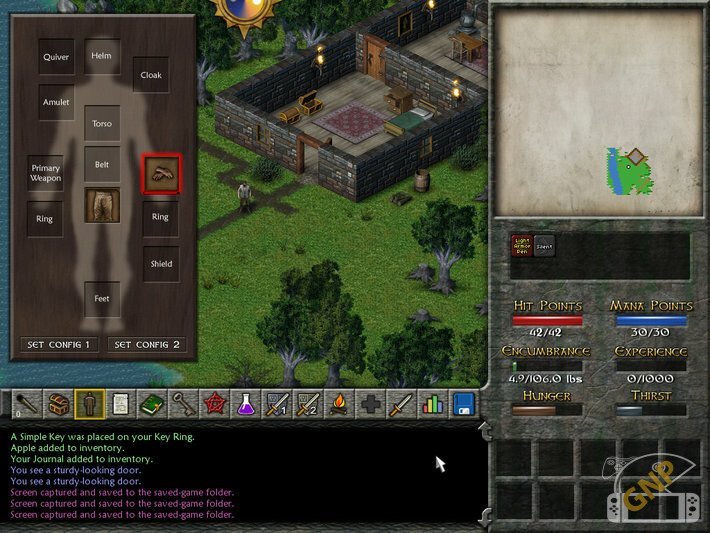Show the key ring

click(182, 404)
